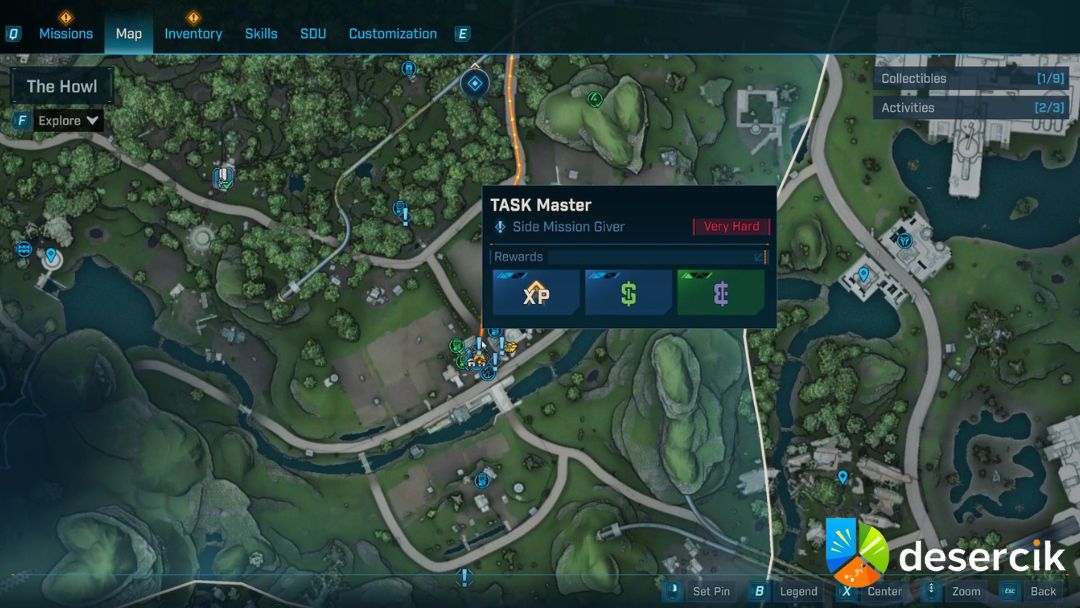
Task: Click the Set Pin option
Action: point(710,591)
